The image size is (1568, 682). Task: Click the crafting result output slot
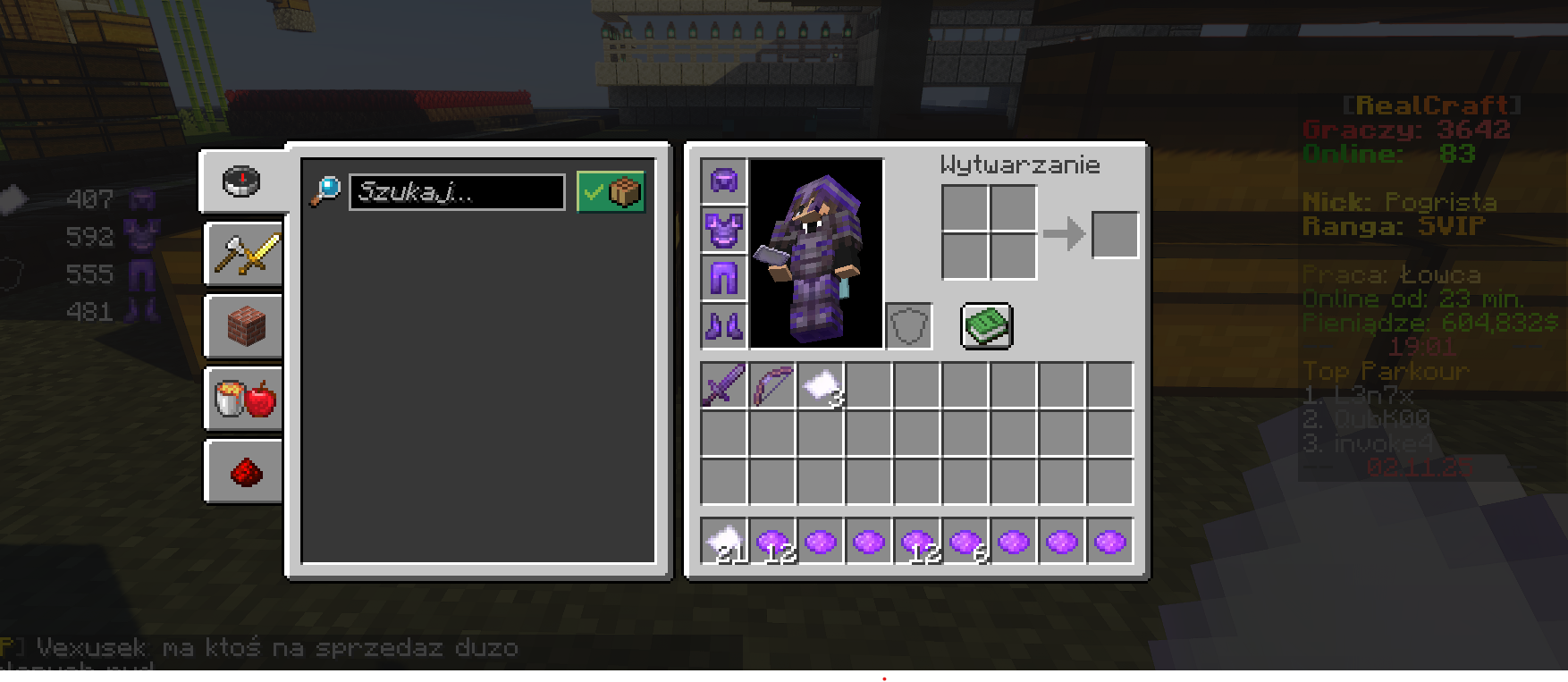tap(1115, 235)
